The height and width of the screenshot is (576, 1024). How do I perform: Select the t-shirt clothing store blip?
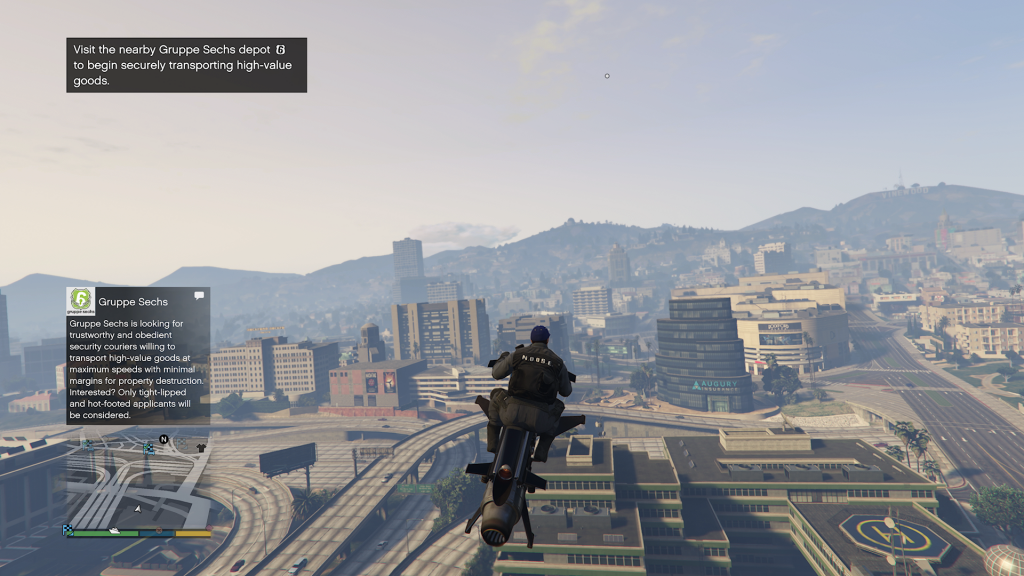click(201, 447)
